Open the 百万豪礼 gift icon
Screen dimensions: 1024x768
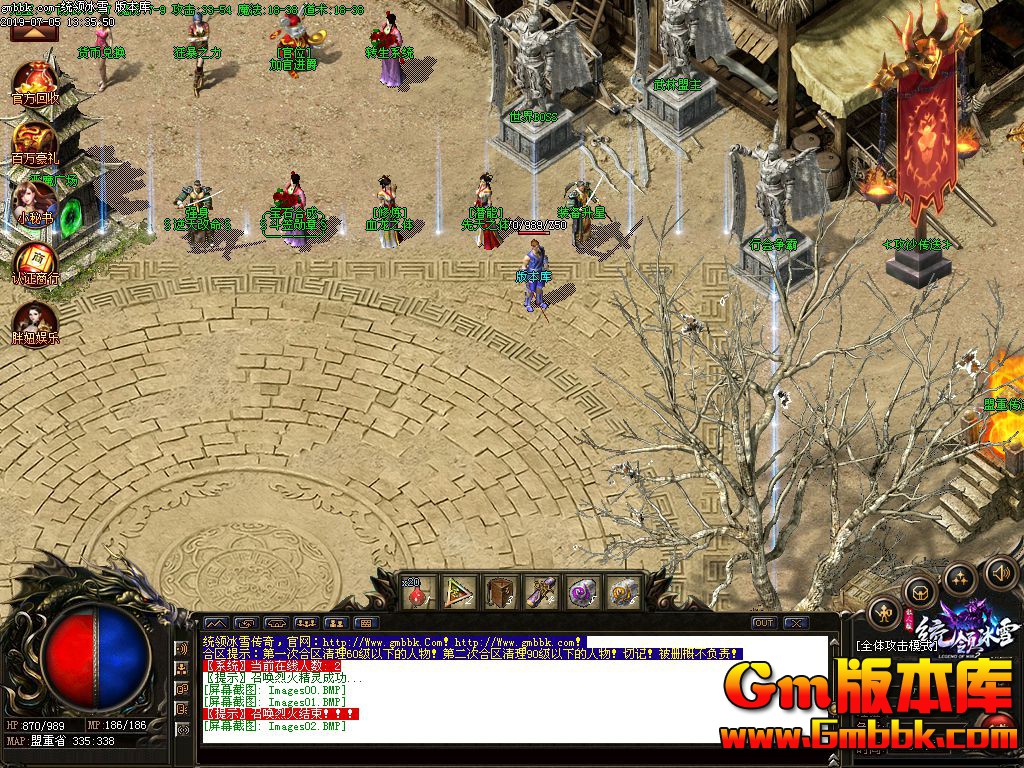click(x=35, y=141)
